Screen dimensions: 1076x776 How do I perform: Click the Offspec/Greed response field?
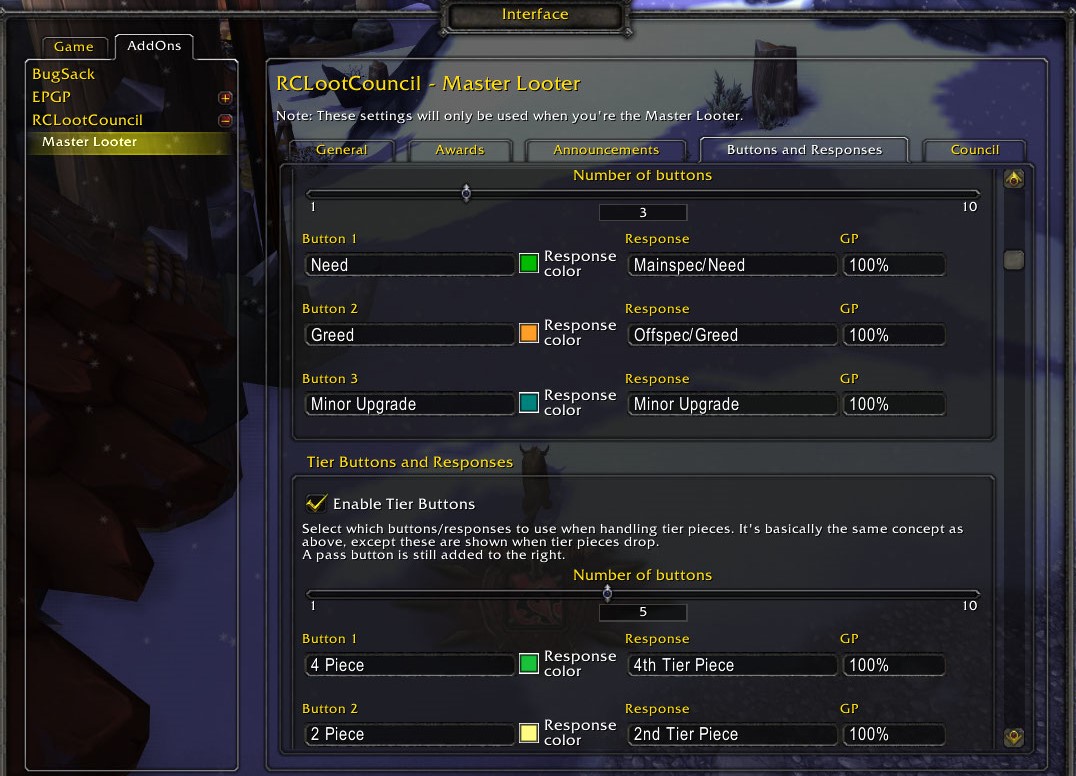click(732, 335)
